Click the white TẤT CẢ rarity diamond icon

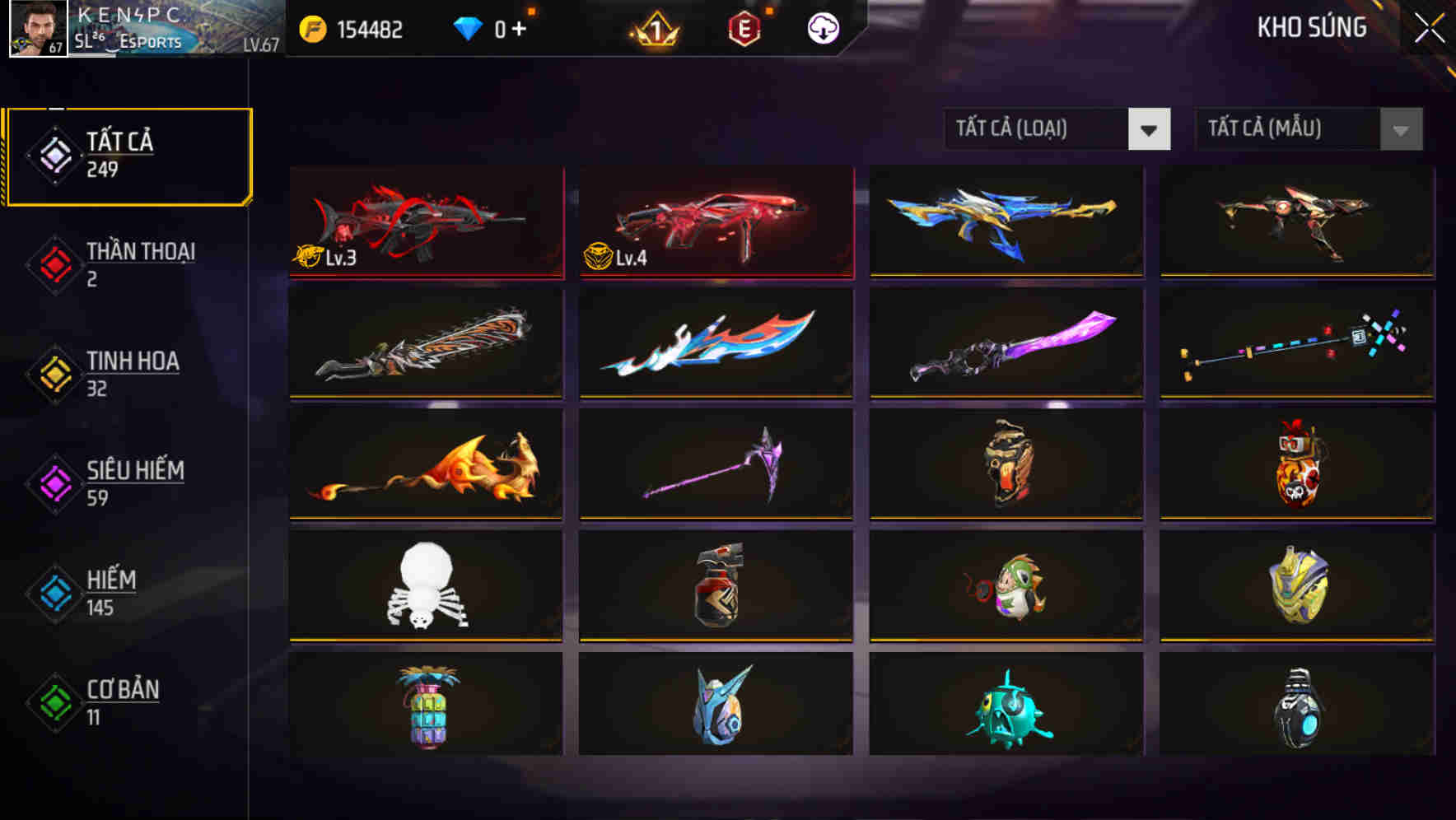(54, 153)
